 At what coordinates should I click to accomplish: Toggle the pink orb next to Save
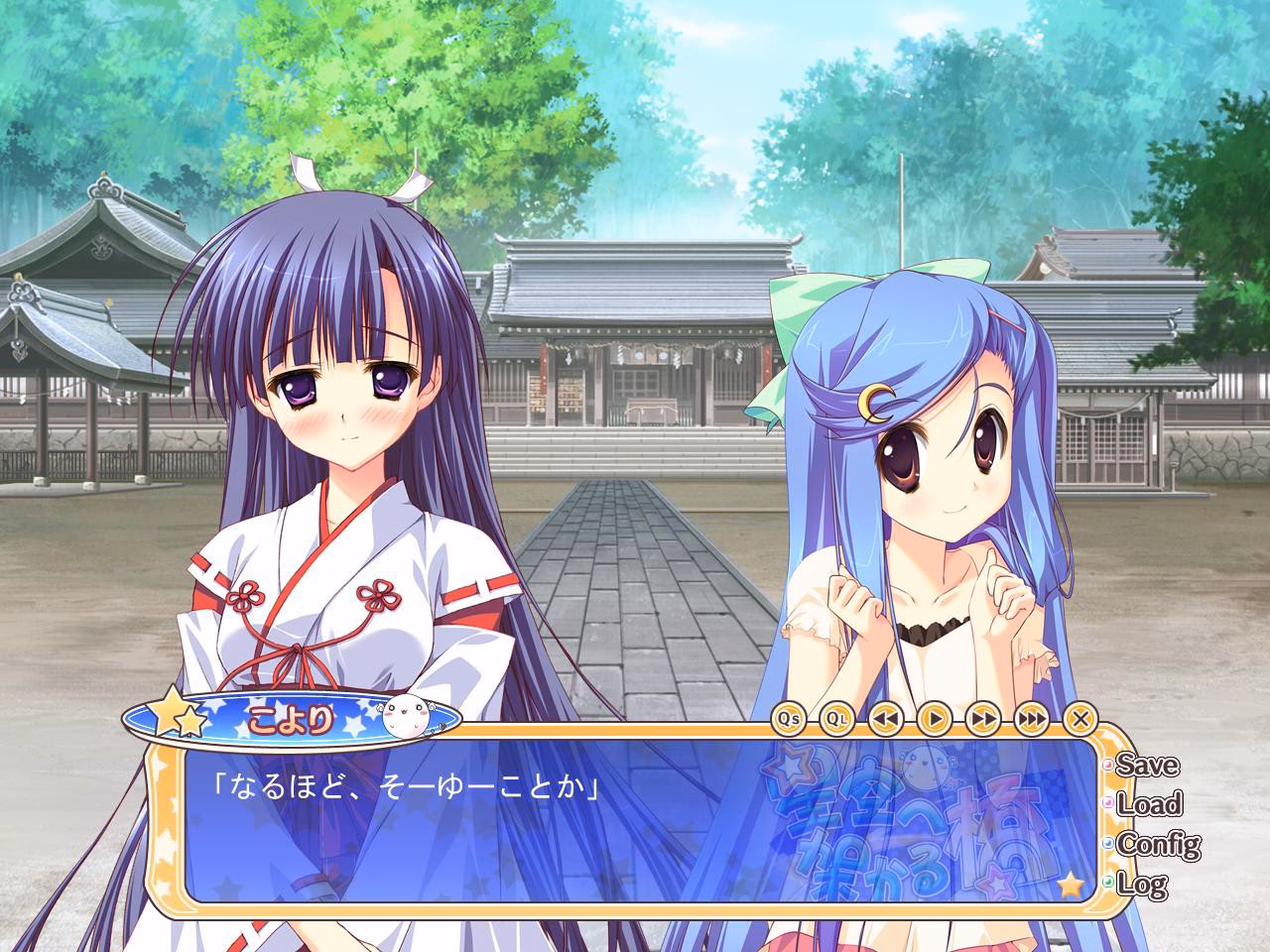click(1108, 765)
